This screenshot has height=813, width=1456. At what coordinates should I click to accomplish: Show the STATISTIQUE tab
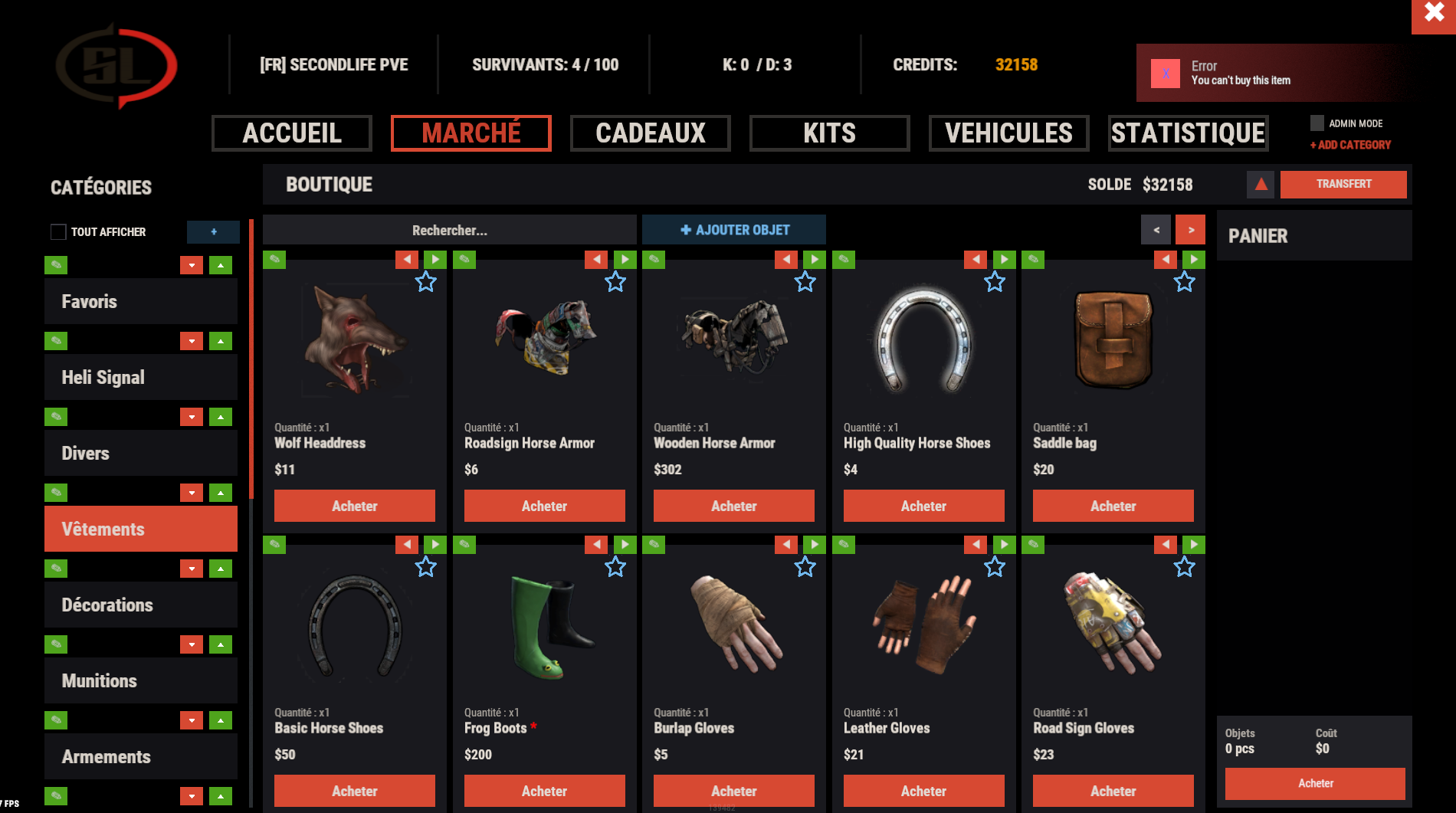coord(1189,133)
